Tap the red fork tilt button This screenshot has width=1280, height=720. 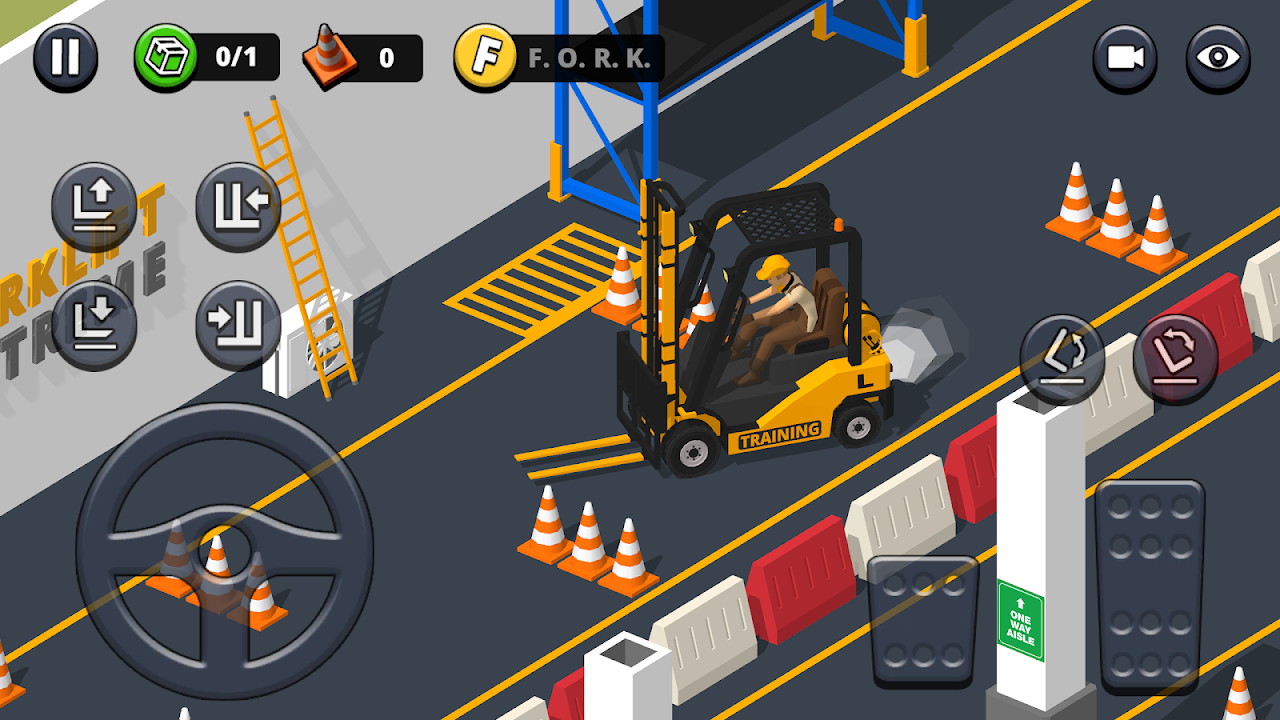click(x=1175, y=358)
